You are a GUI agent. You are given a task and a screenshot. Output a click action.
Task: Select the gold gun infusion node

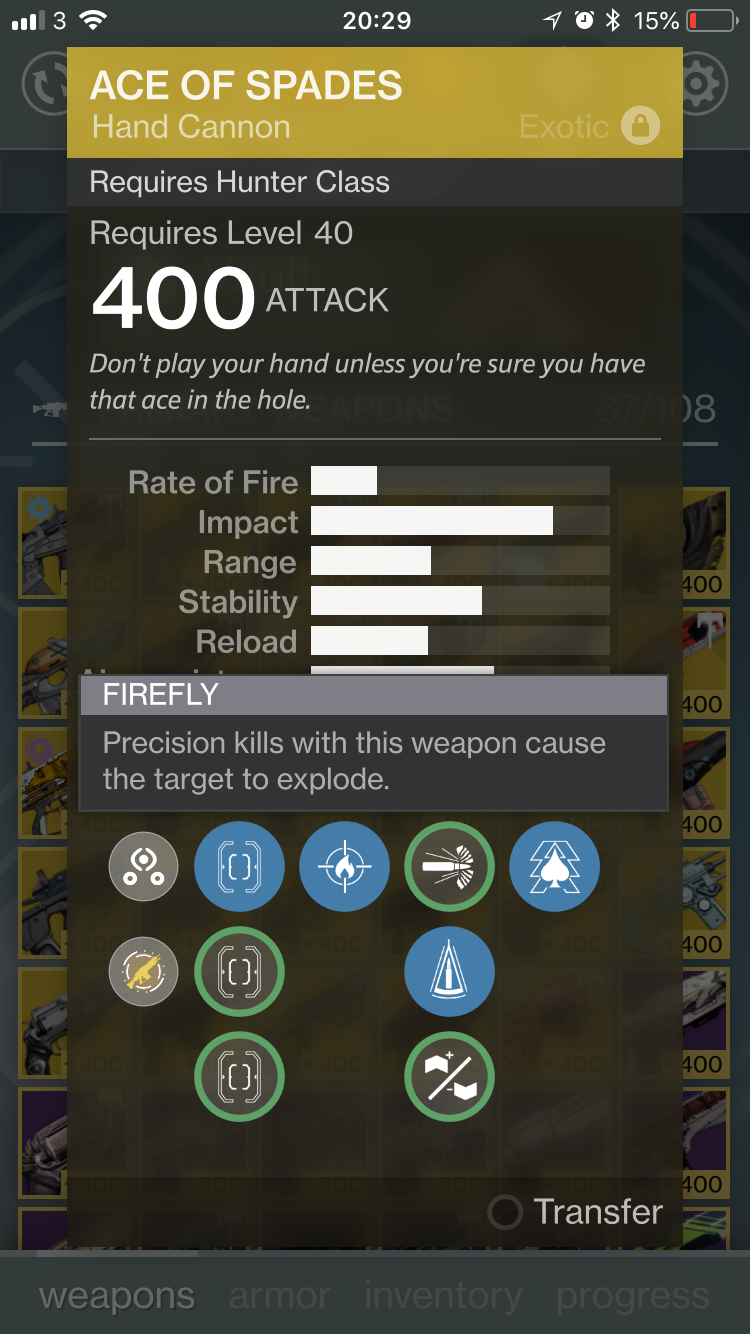143,971
